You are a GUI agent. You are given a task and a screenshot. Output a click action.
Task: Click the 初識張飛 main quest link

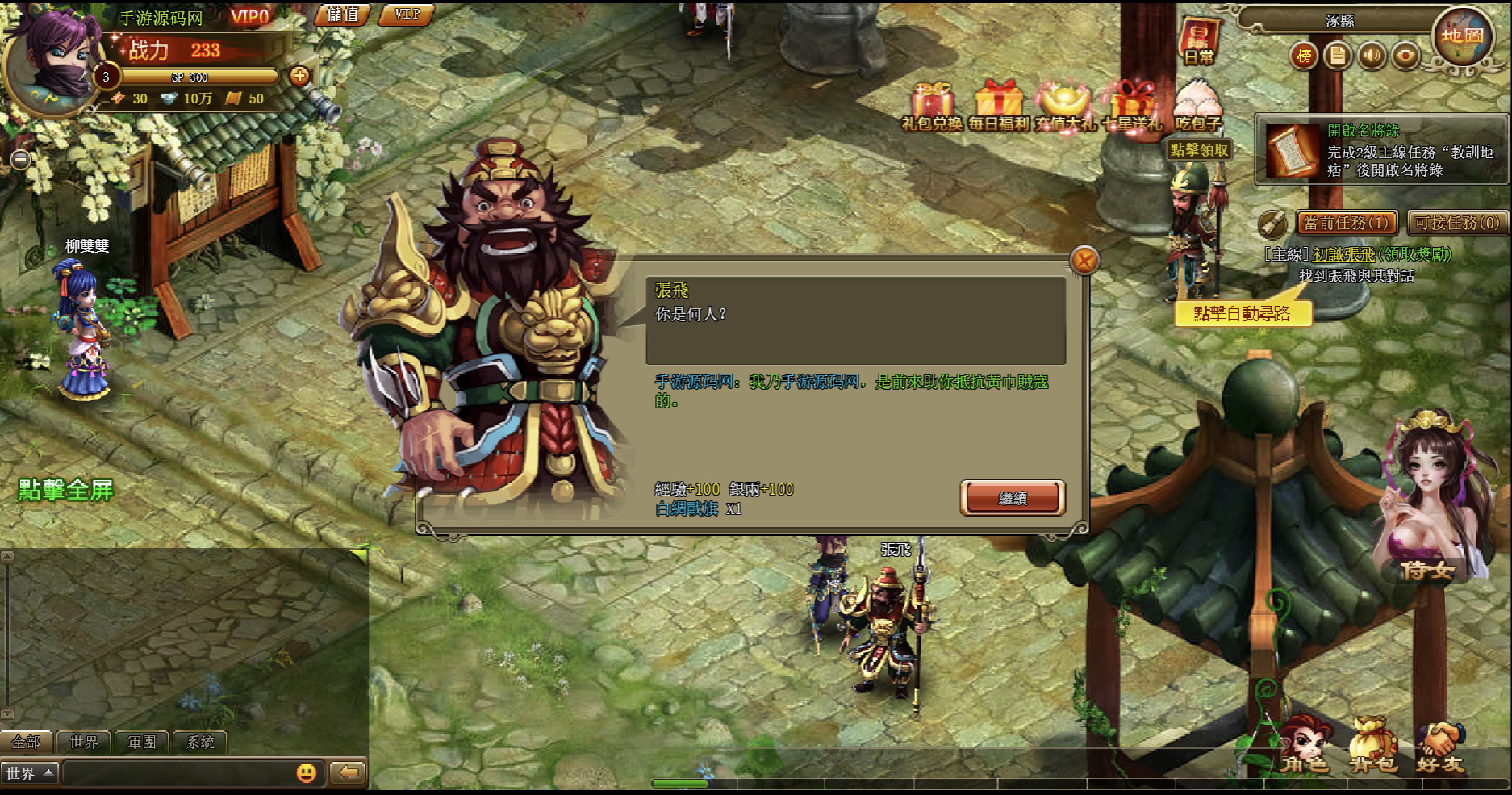point(1343,254)
